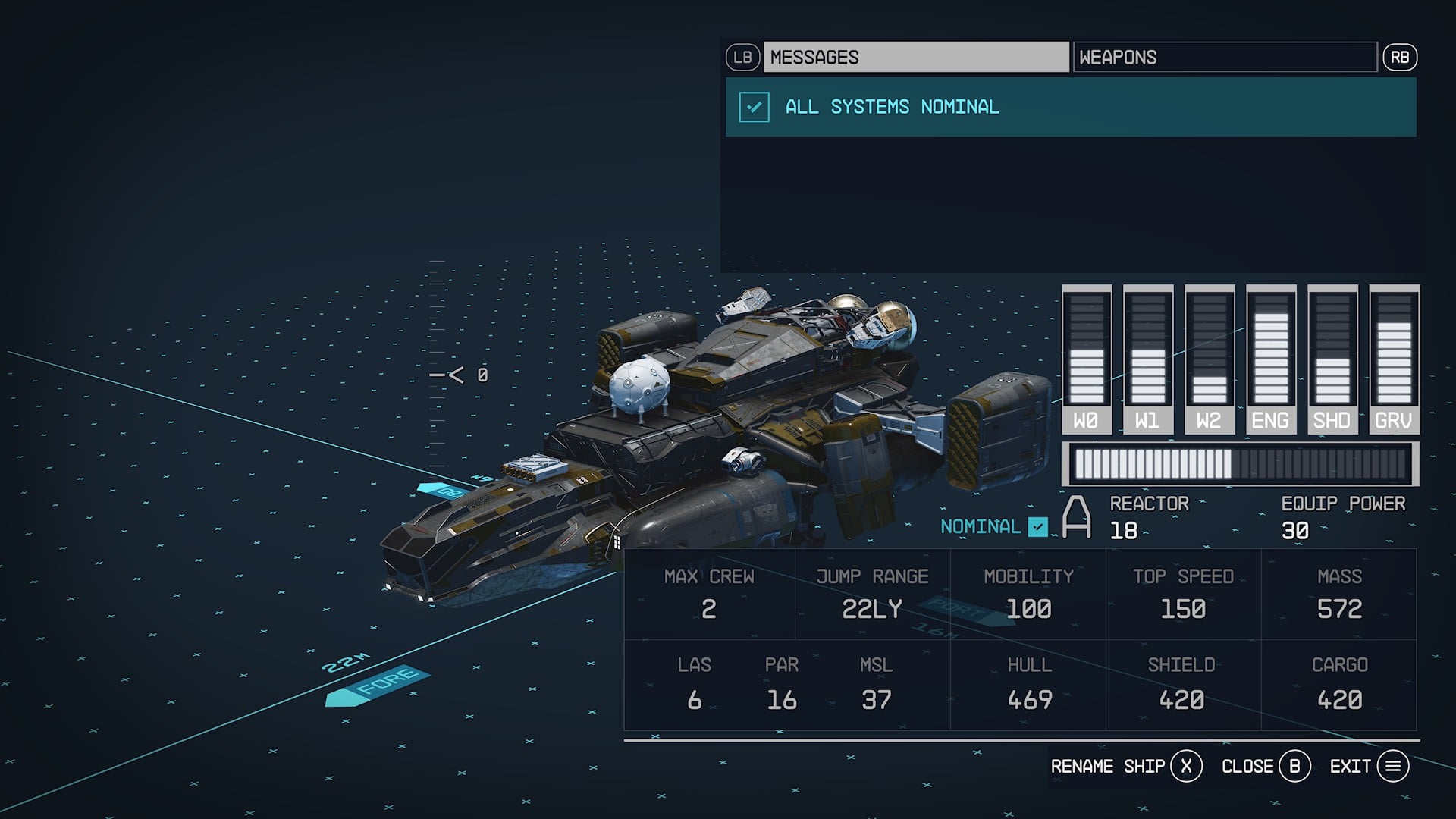Select the ENG engine power bar
This screenshot has height=819, width=1456.
[x=1271, y=358]
